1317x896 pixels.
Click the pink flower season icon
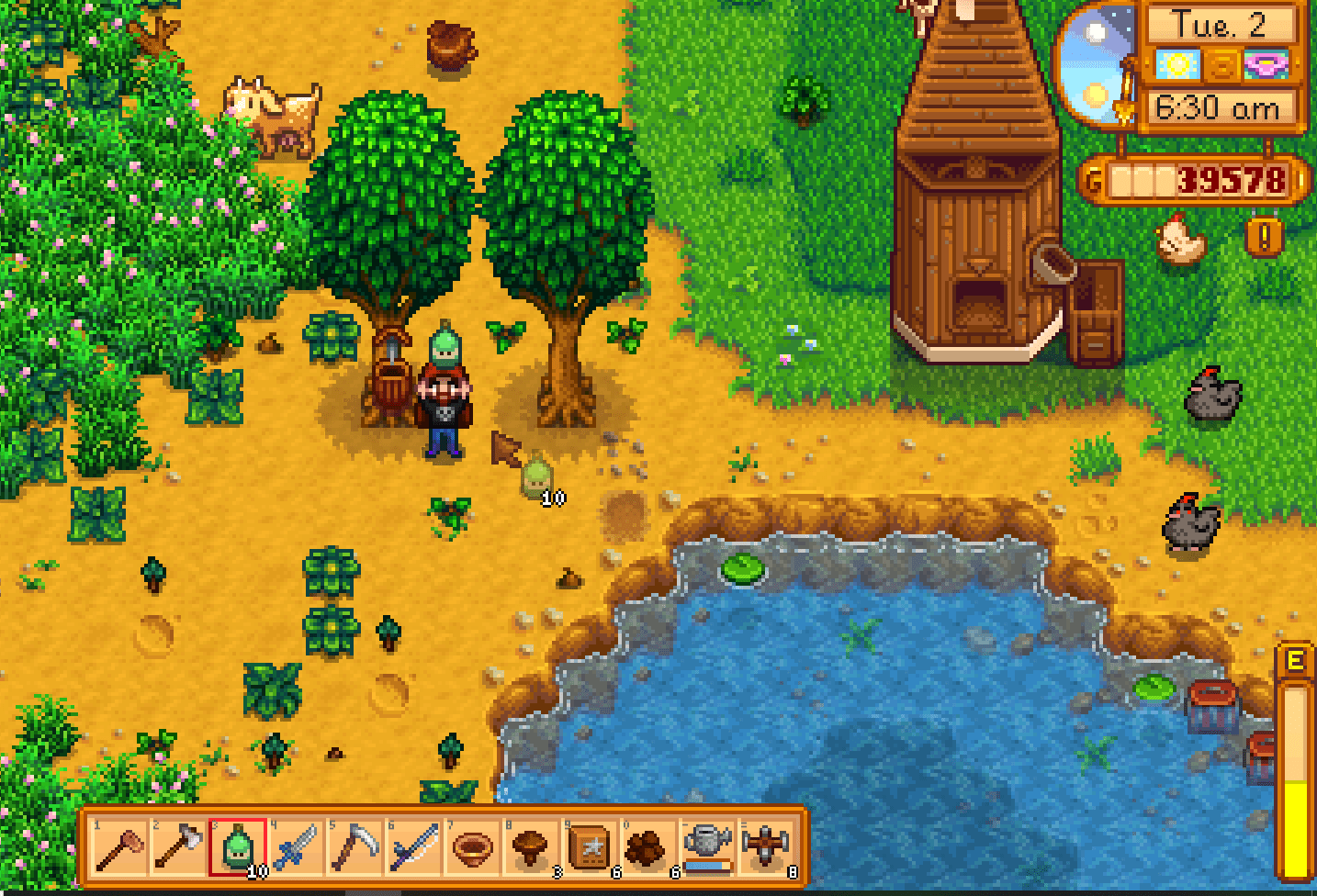coord(1267,66)
